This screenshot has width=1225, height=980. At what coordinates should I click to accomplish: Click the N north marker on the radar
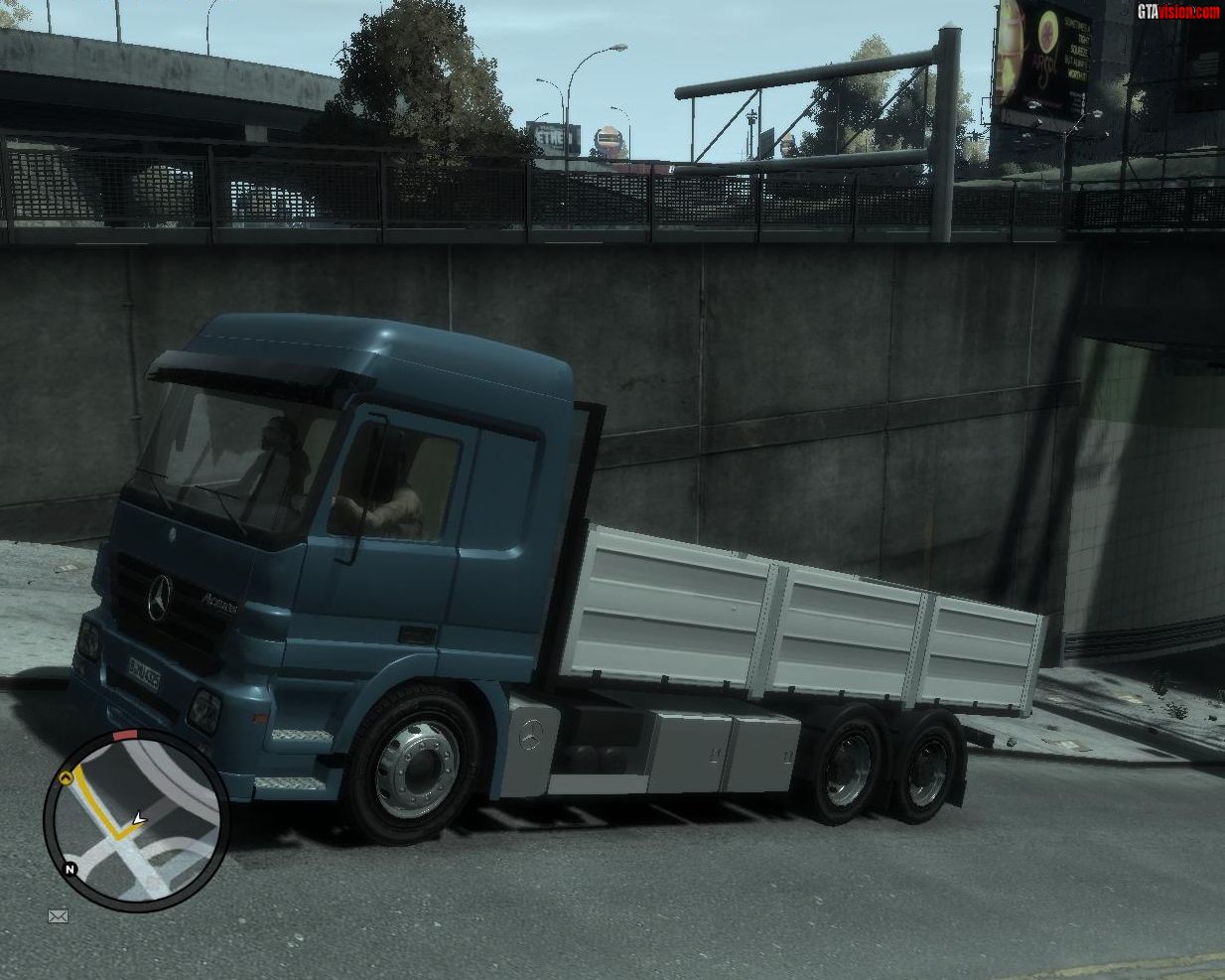(70, 870)
